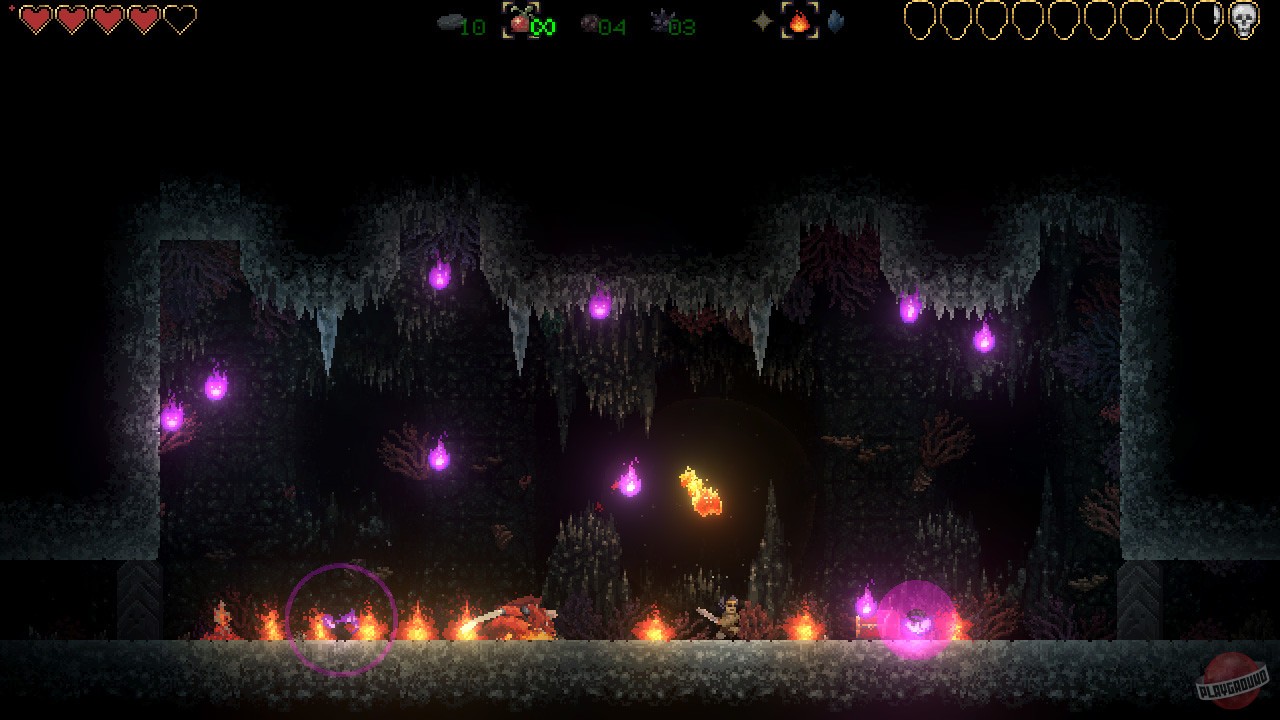Click the treasure chest near the purple orb

868,625
